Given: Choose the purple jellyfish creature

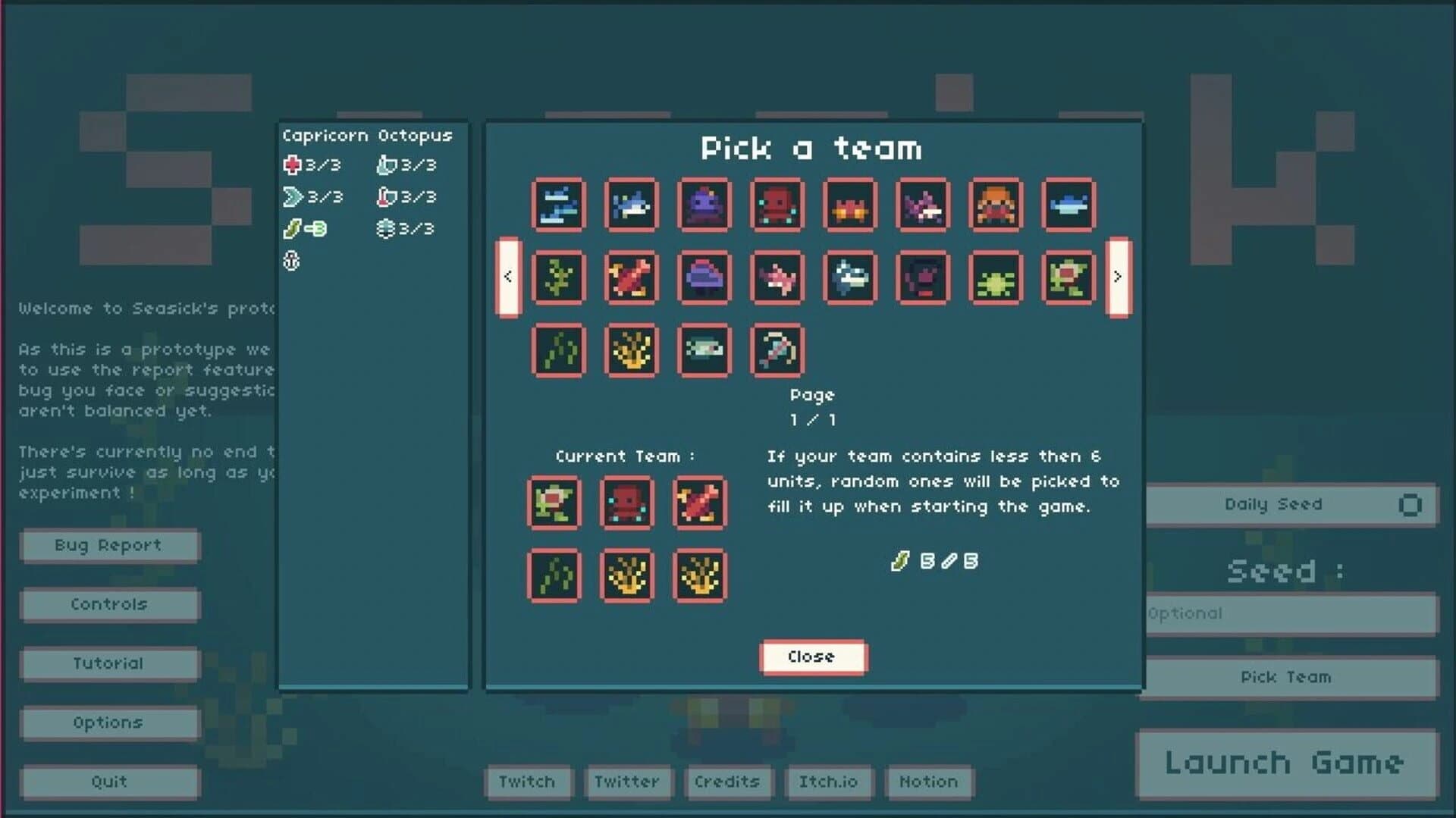Looking at the screenshot, I should pos(703,278).
